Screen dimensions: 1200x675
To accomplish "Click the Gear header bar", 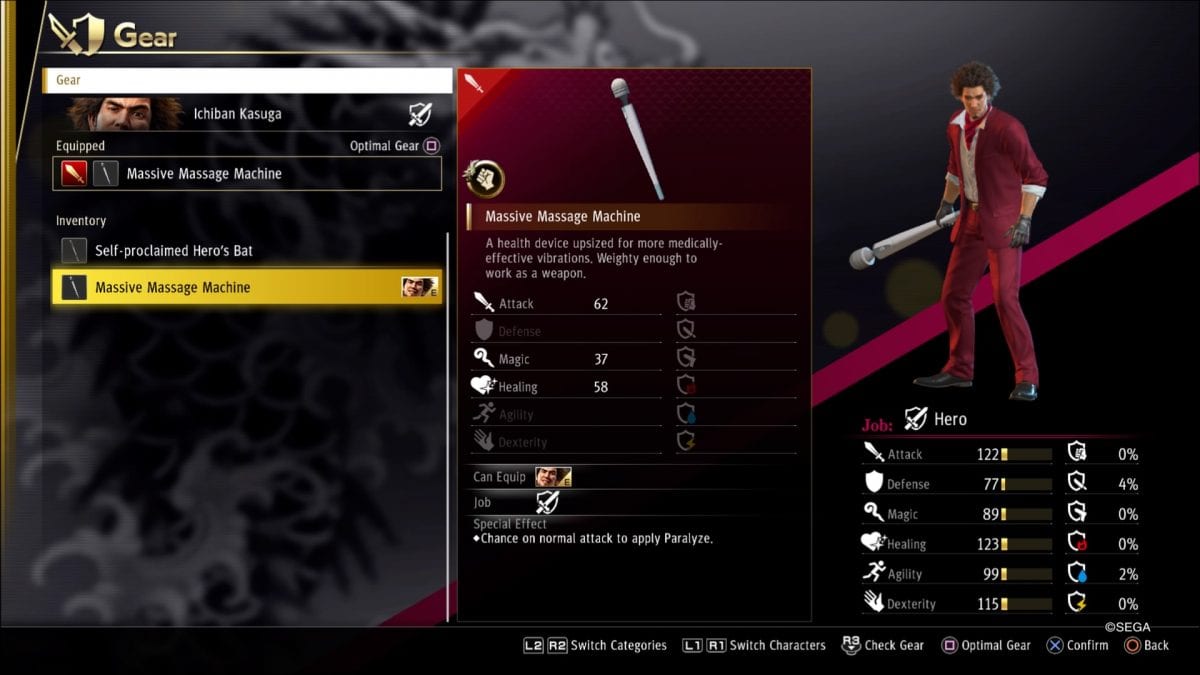I will [247, 80].
